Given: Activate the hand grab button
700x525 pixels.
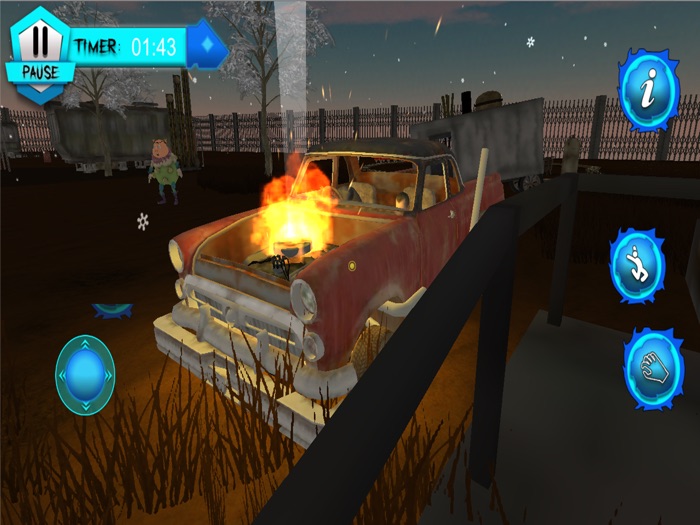Looking at the screenshot, I should (x=653, y=367).
